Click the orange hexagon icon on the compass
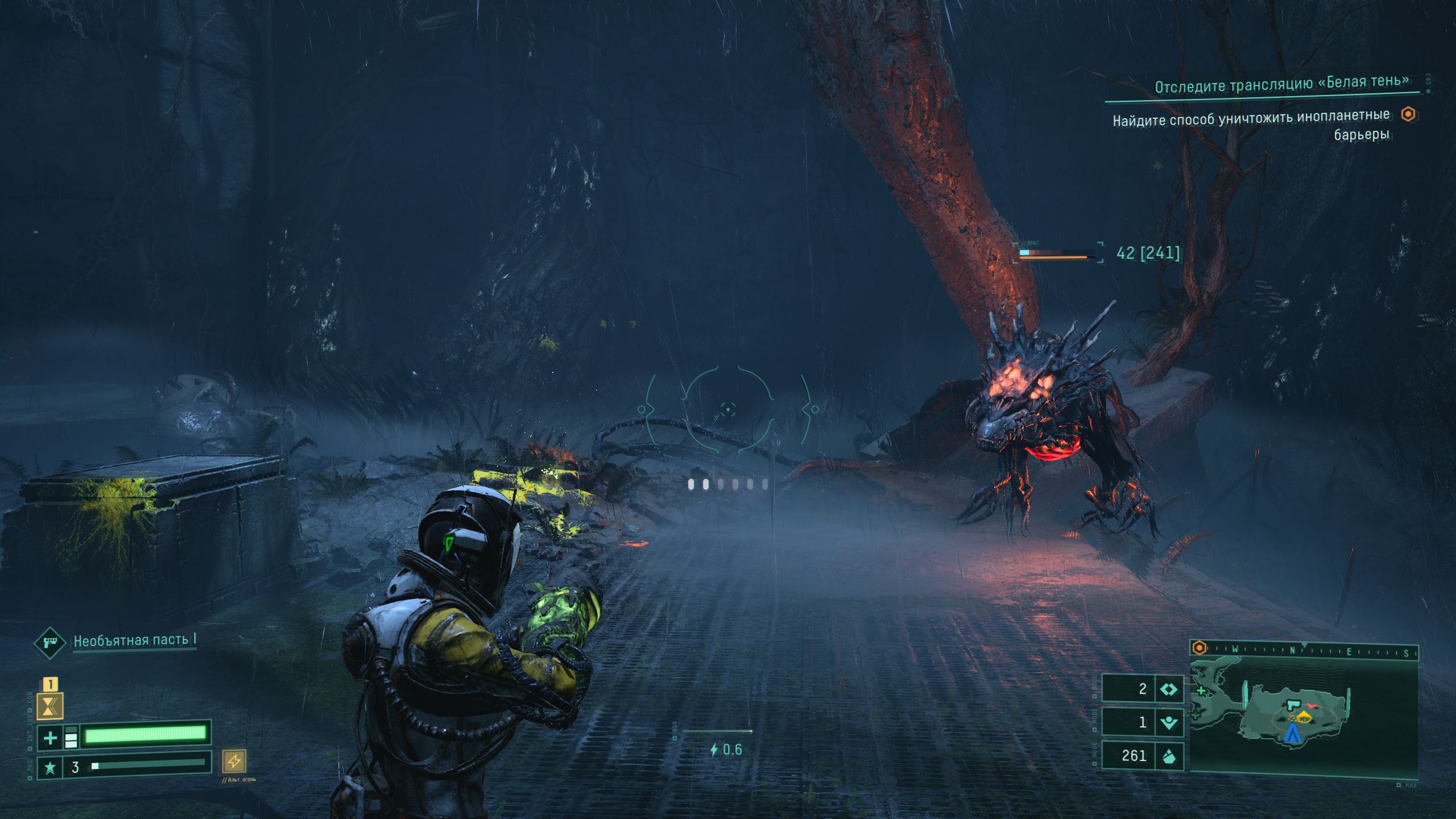The height and width of the screenshot is (819, 1456). pos(1199,648)
